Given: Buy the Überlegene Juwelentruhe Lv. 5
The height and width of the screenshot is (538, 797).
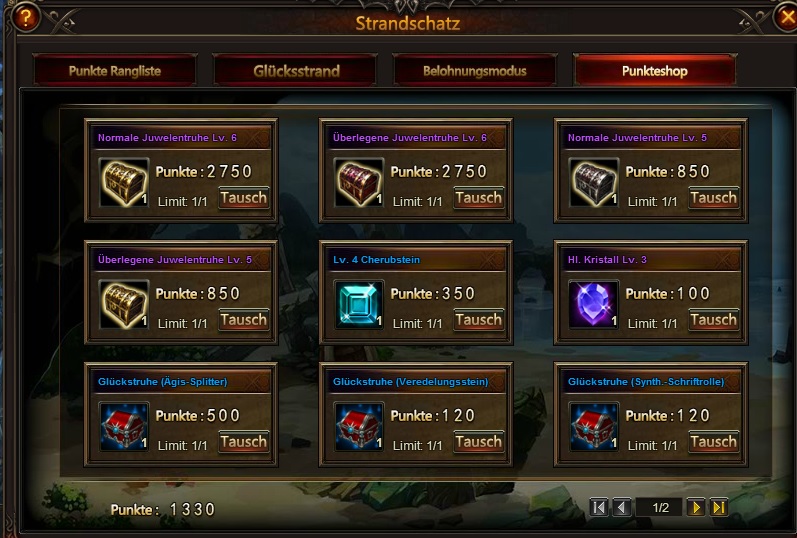Looking at the screenshot, I should click(x=243, y=320).
